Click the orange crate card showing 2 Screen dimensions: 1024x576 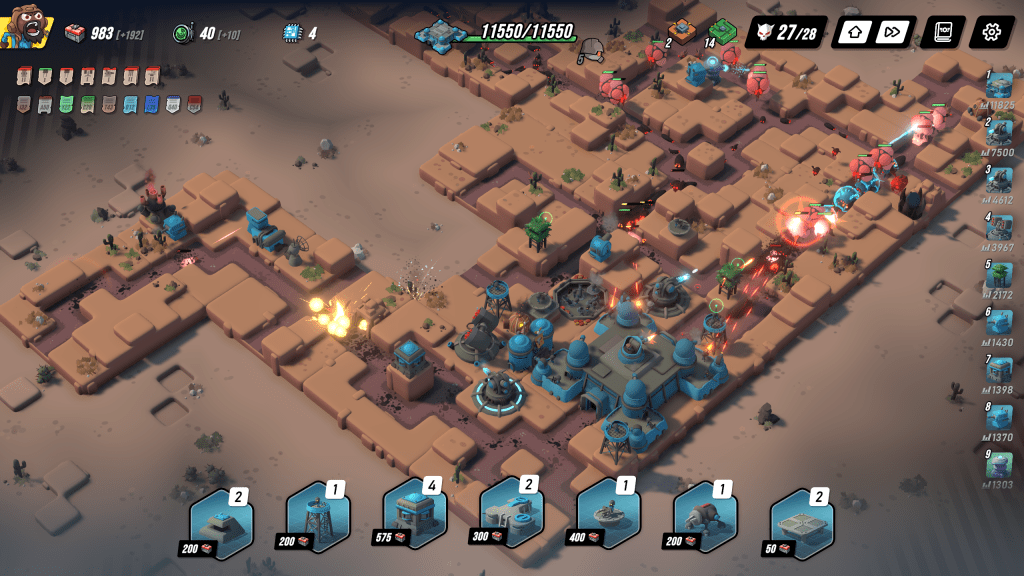(x=682, y=31)
